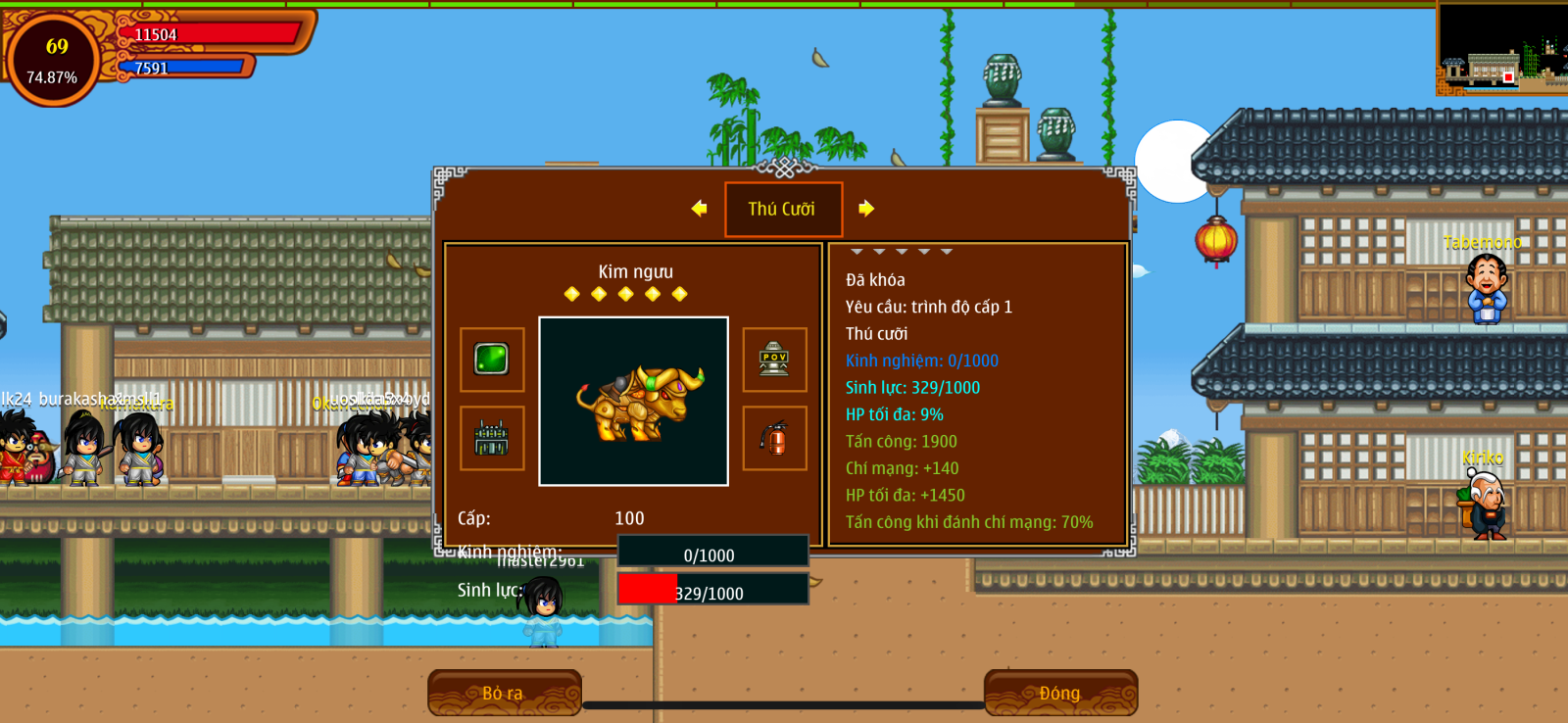Close the panel with Đóng button

point(1060,693)
